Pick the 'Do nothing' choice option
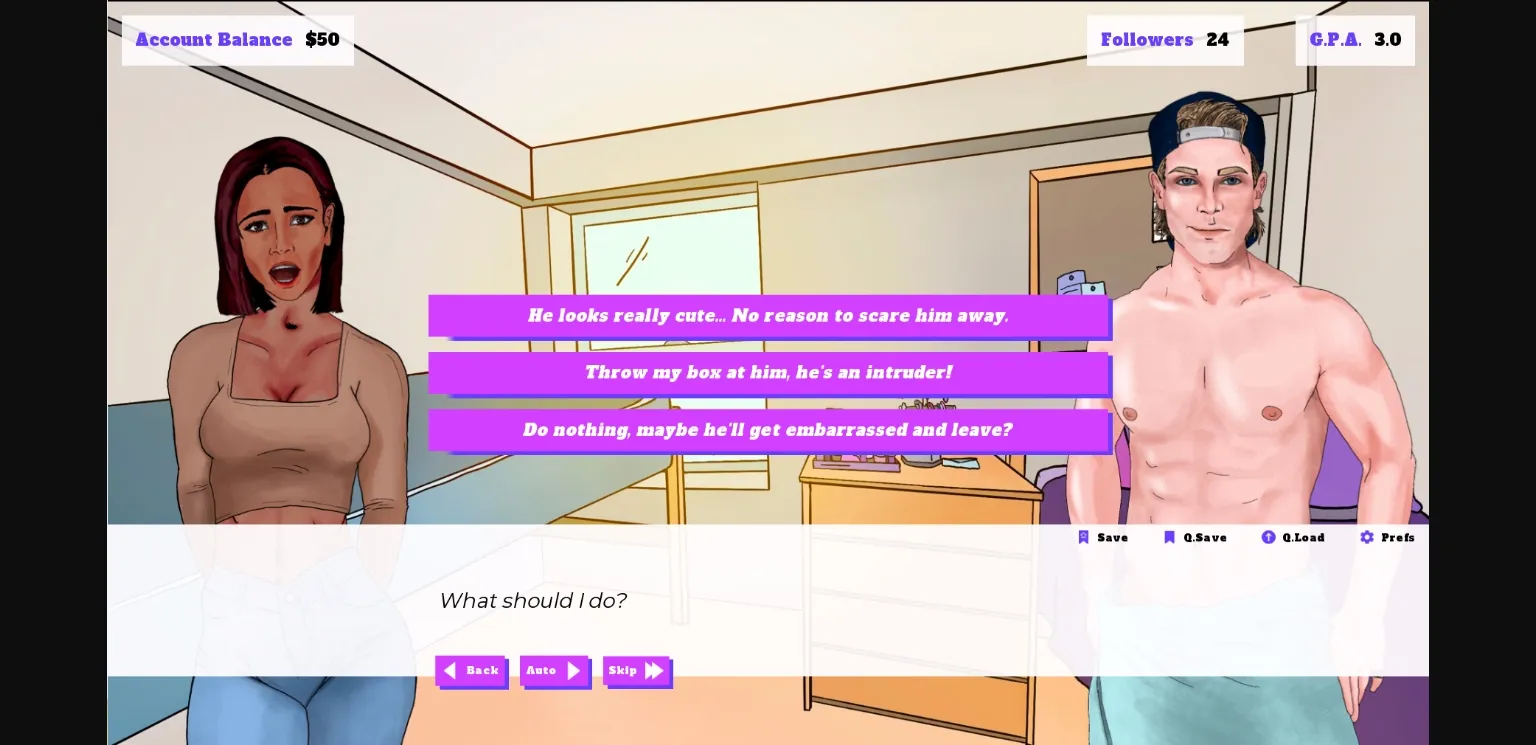Image resolution: width=1536 pixels, height=745 pixels. tap(768, 430)
